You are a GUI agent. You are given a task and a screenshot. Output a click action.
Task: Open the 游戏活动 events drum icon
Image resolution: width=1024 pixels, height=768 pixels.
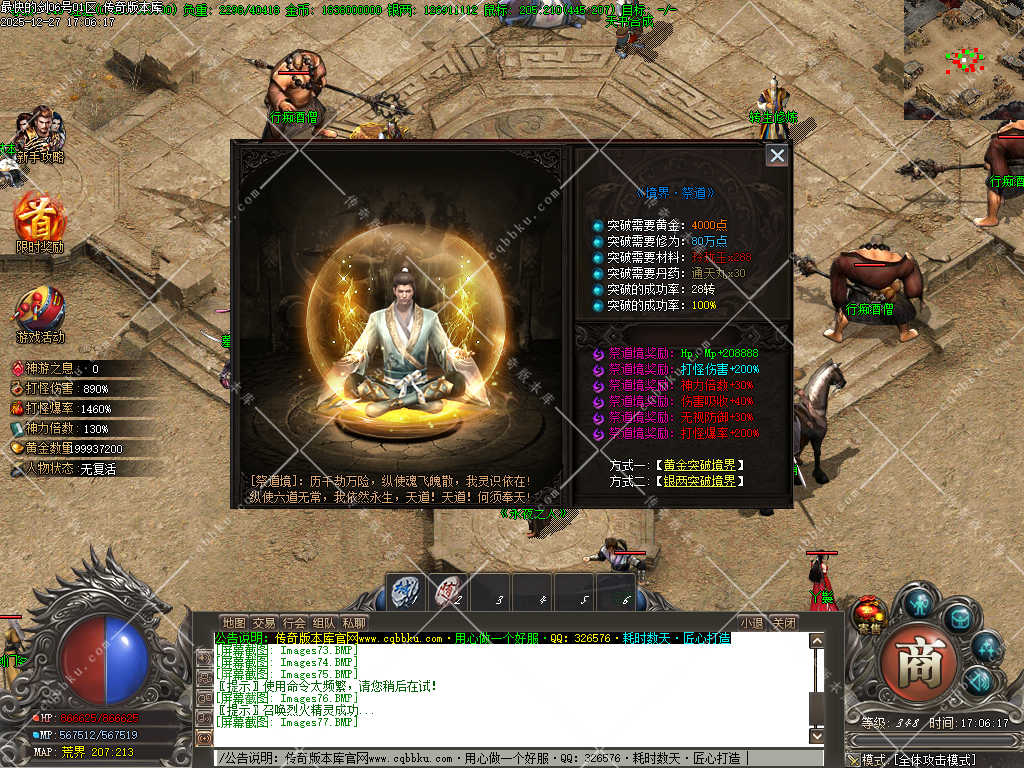point(40,313)
